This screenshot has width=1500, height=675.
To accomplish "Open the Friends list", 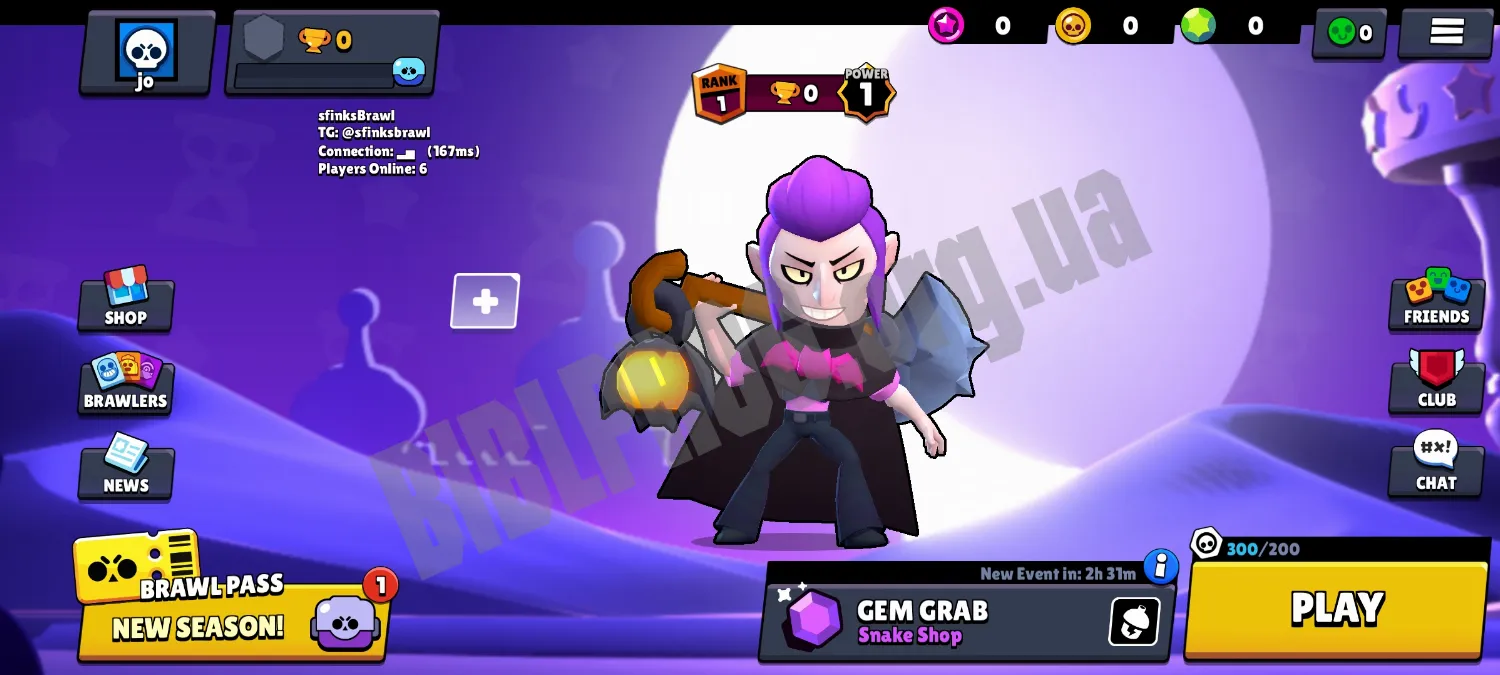I will tap(1436, 299).
